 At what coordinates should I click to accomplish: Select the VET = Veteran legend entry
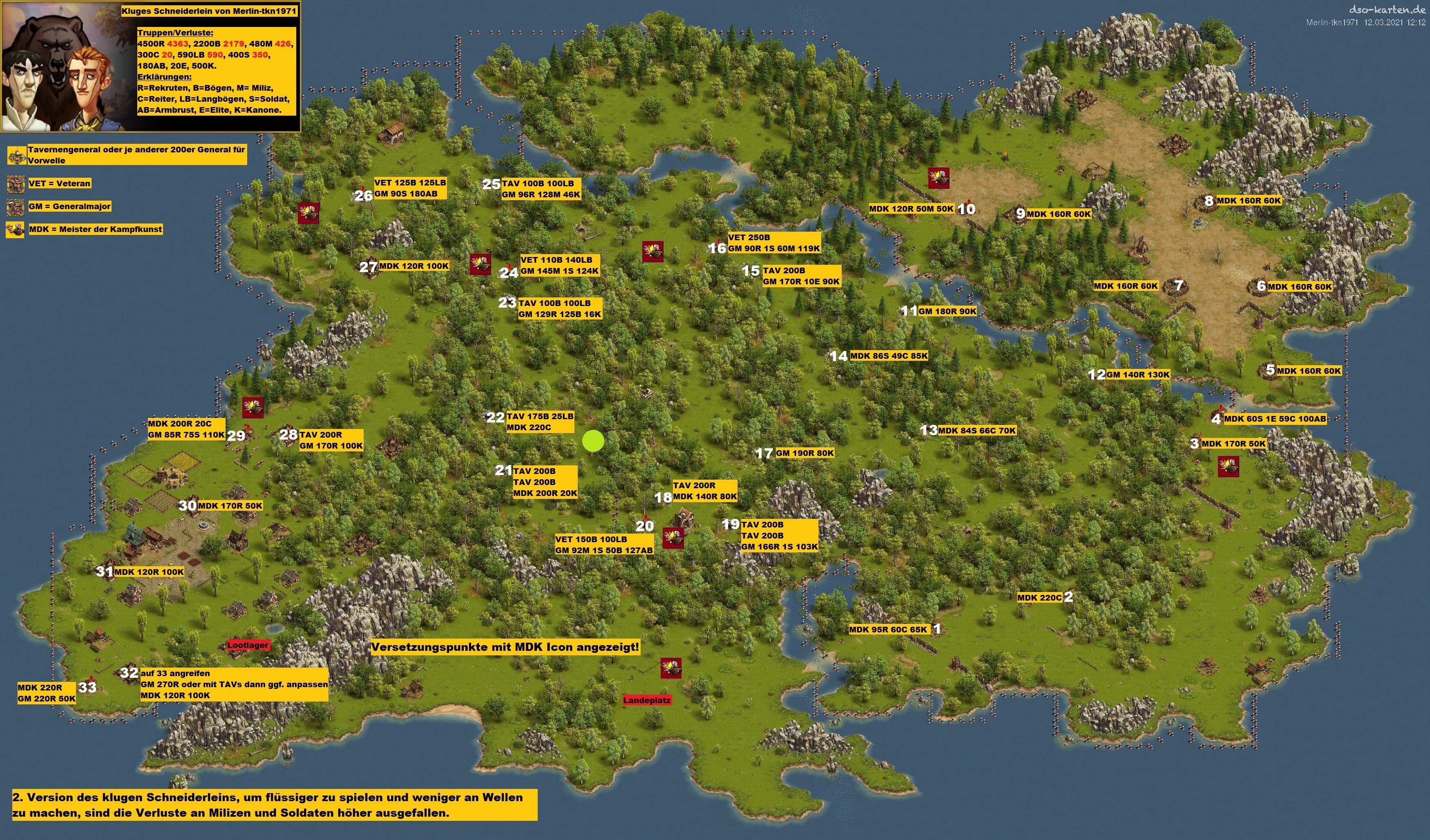click(x=60, y=183)
